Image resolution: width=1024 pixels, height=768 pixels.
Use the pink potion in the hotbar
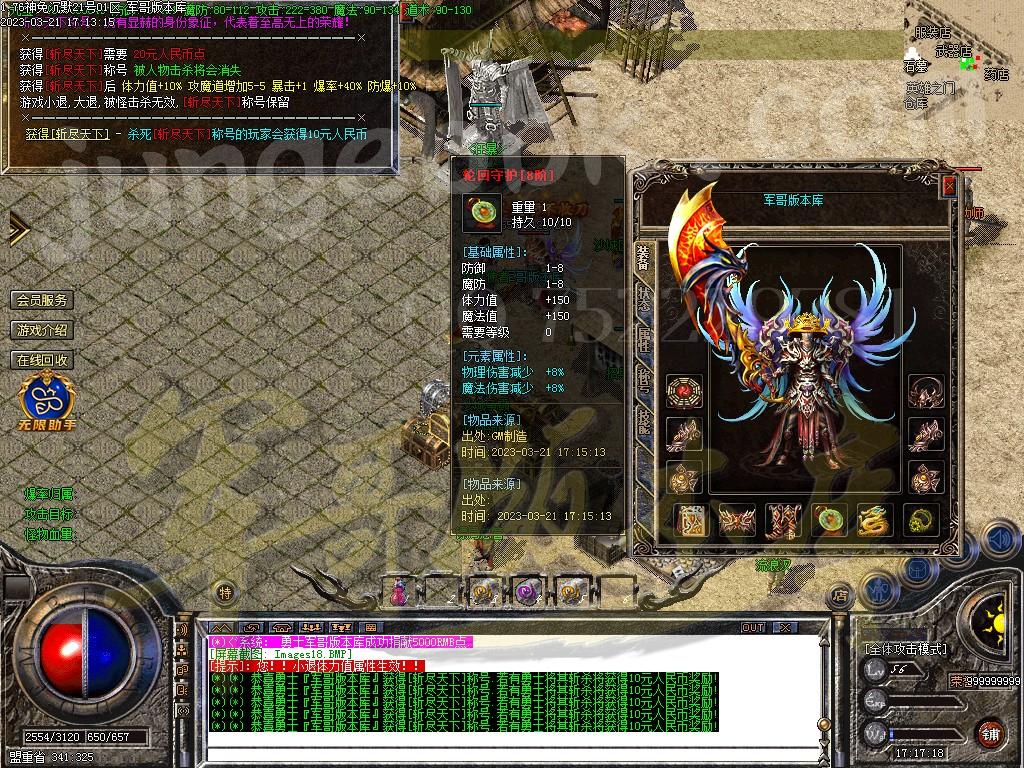click(x=399, y=592)
